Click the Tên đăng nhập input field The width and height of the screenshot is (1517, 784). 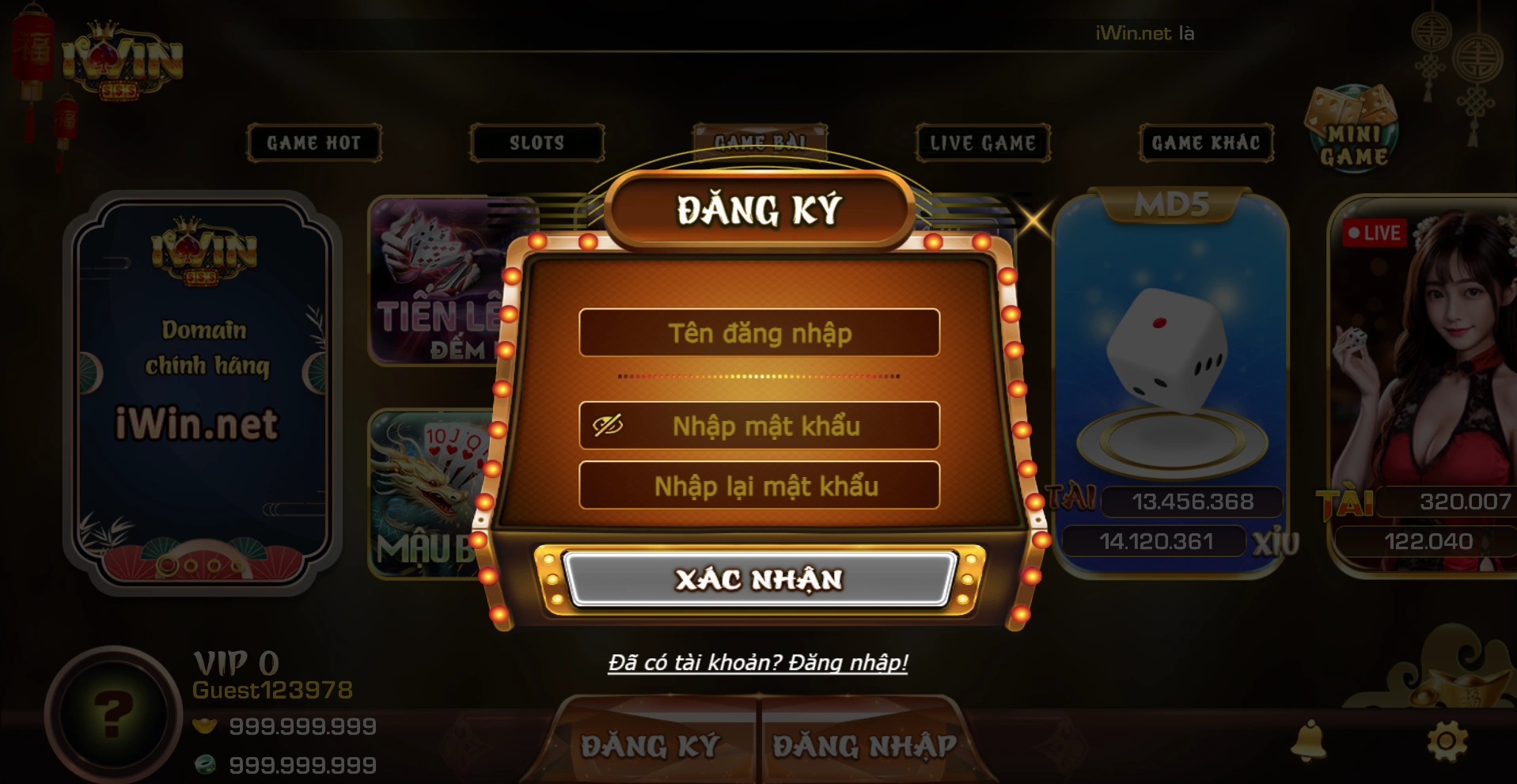pyautogui.click(x=758, y=334)
